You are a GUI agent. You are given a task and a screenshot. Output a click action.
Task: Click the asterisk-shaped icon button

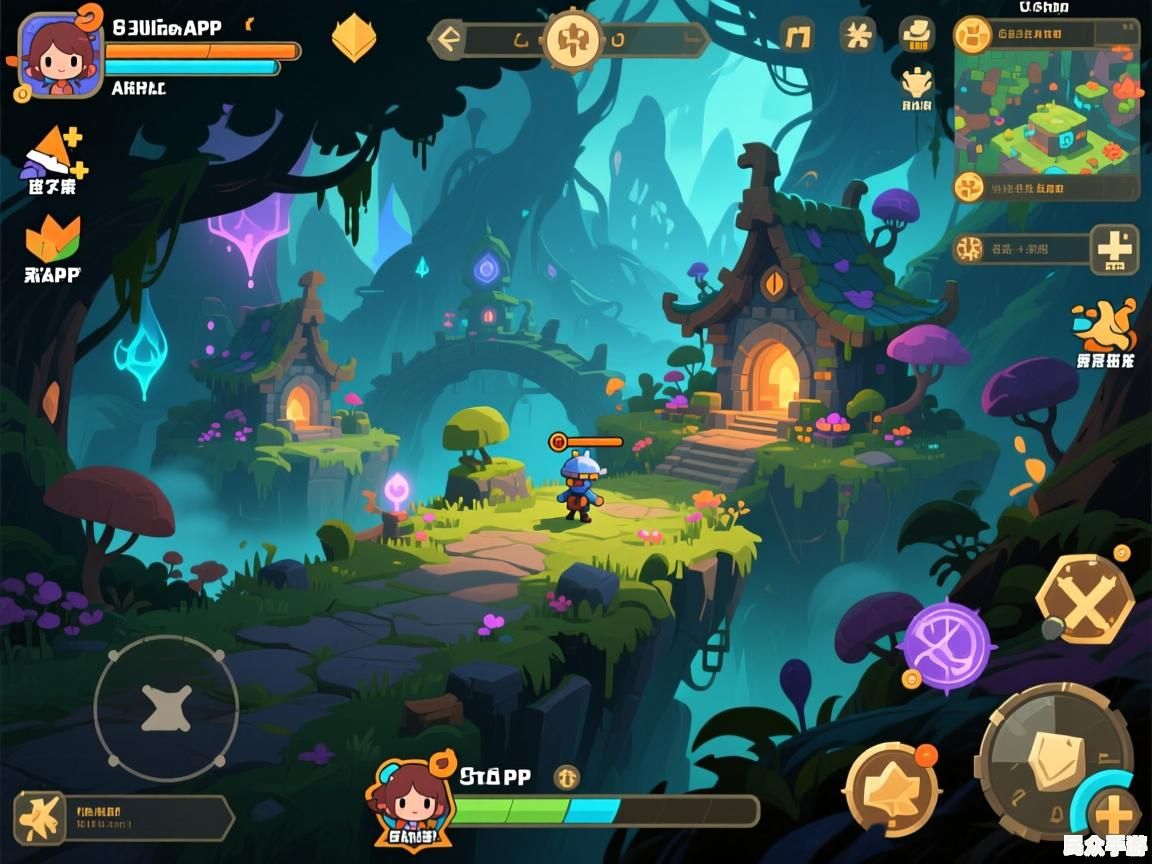857,36
